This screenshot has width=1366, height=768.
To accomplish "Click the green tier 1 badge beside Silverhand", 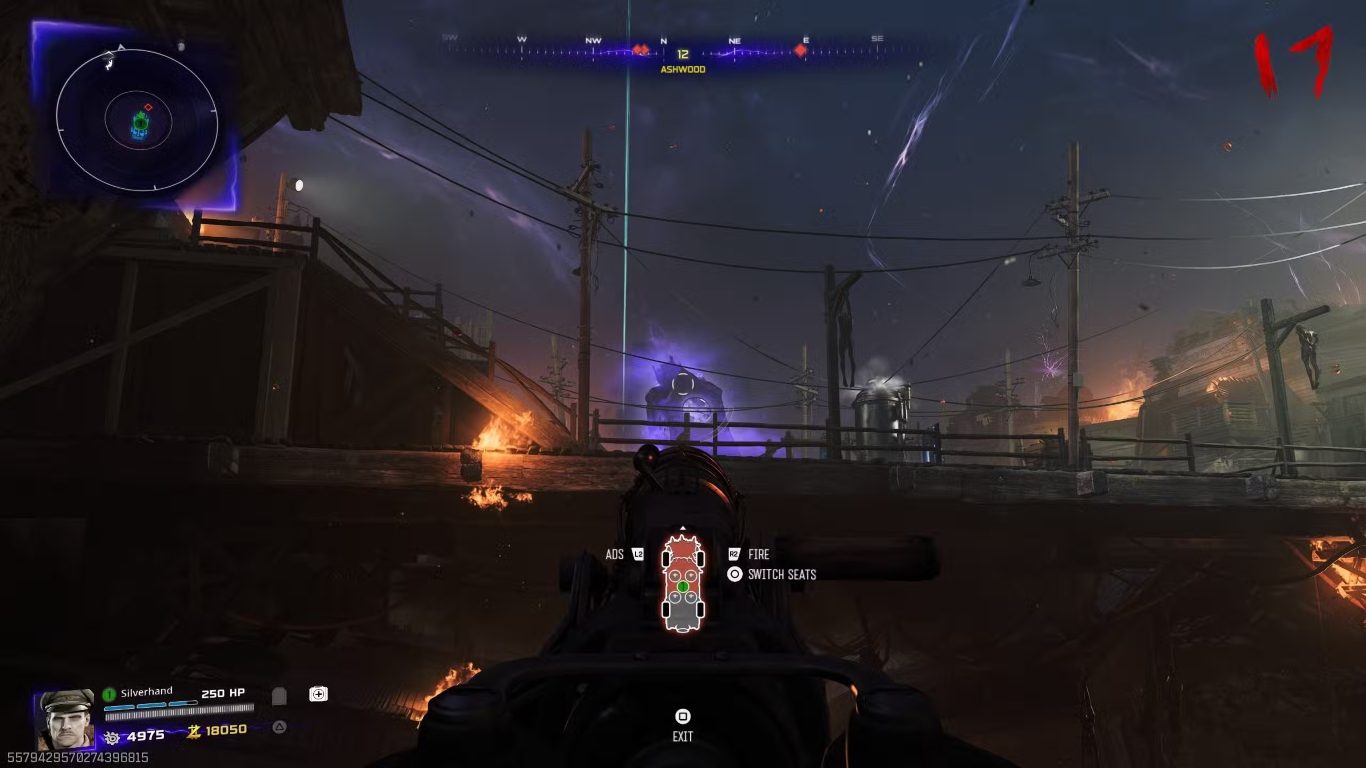I will (x=108, y=694).
